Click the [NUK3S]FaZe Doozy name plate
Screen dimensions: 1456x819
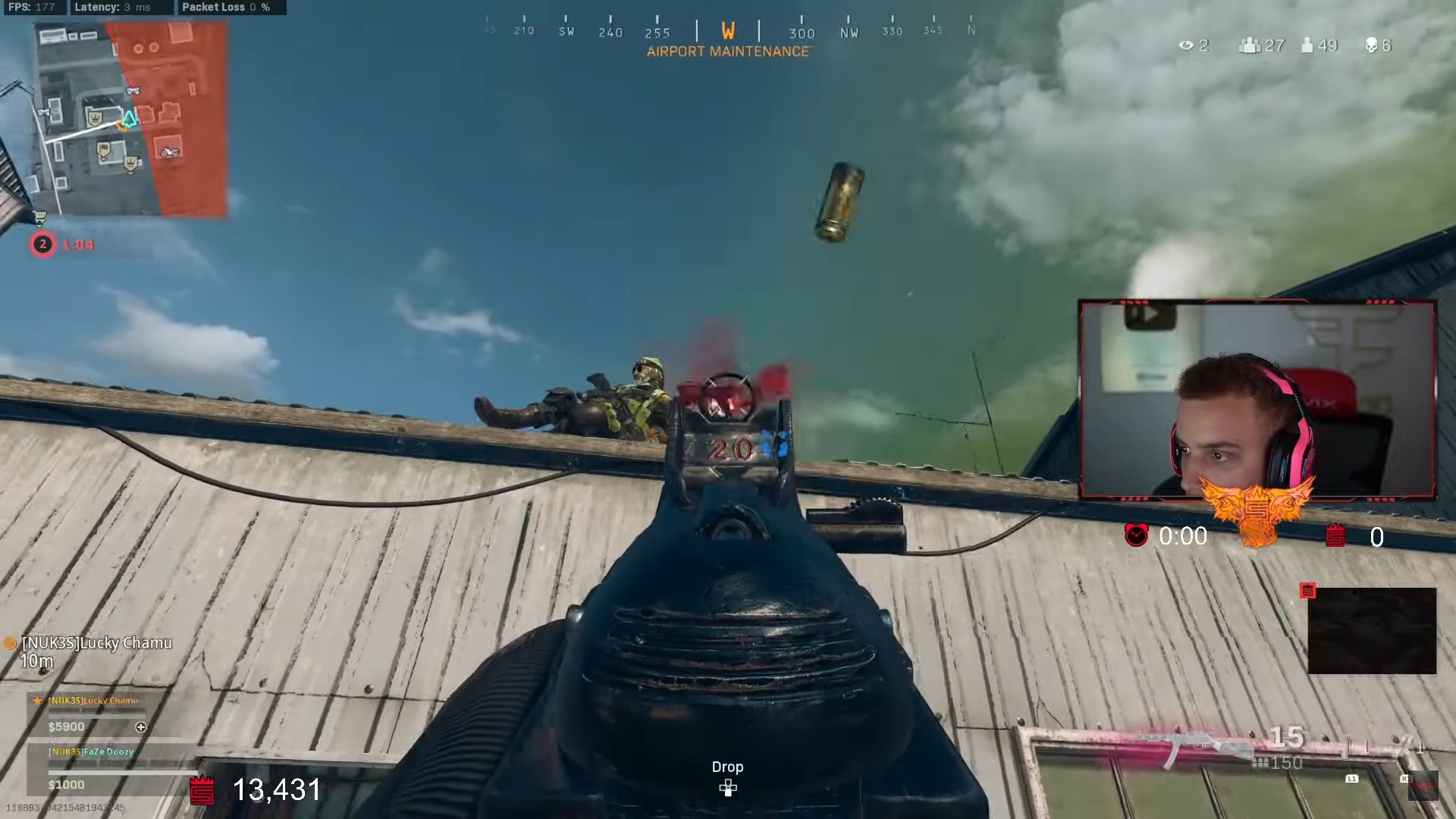pos(90,752)
